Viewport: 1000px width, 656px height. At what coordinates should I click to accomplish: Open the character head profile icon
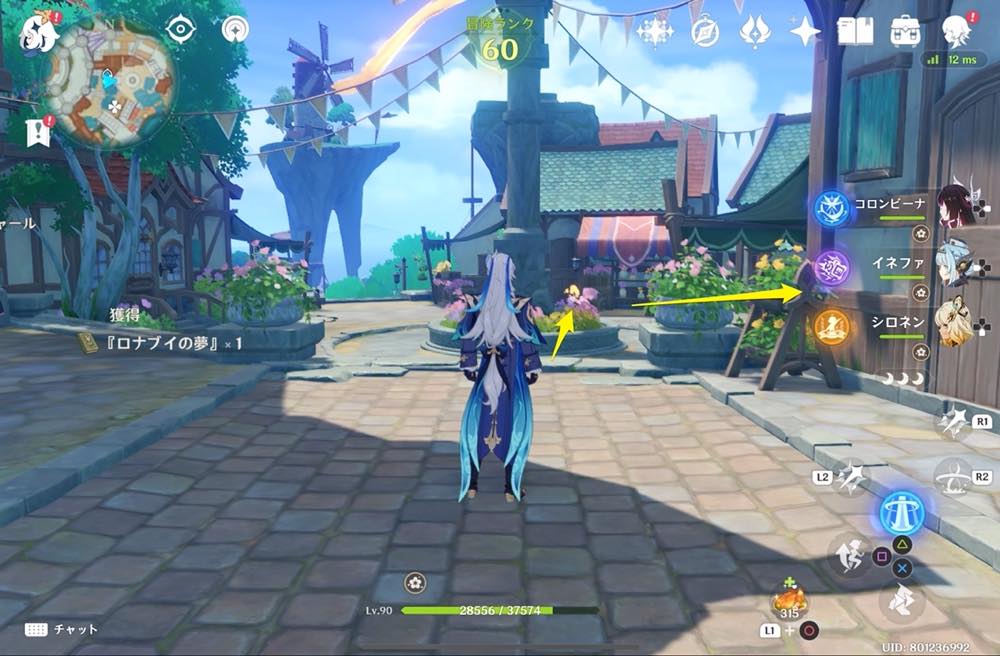point(956,31)
